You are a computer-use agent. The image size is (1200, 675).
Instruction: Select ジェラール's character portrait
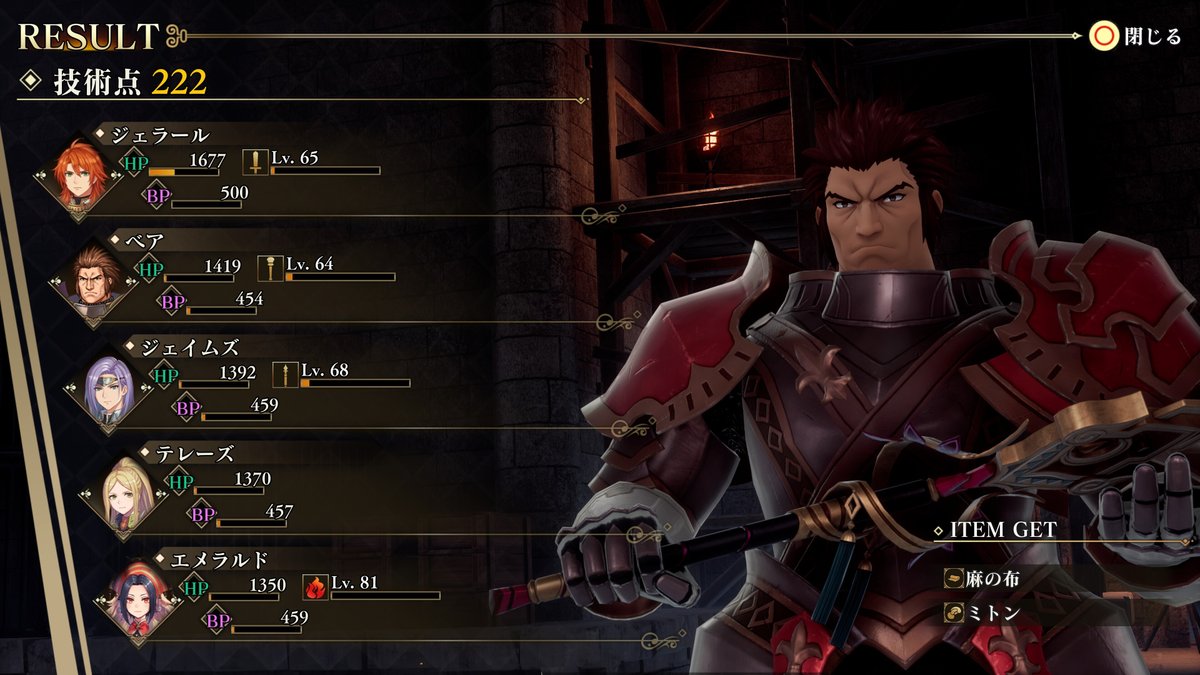pyautogui.click(x=82, y=177)
